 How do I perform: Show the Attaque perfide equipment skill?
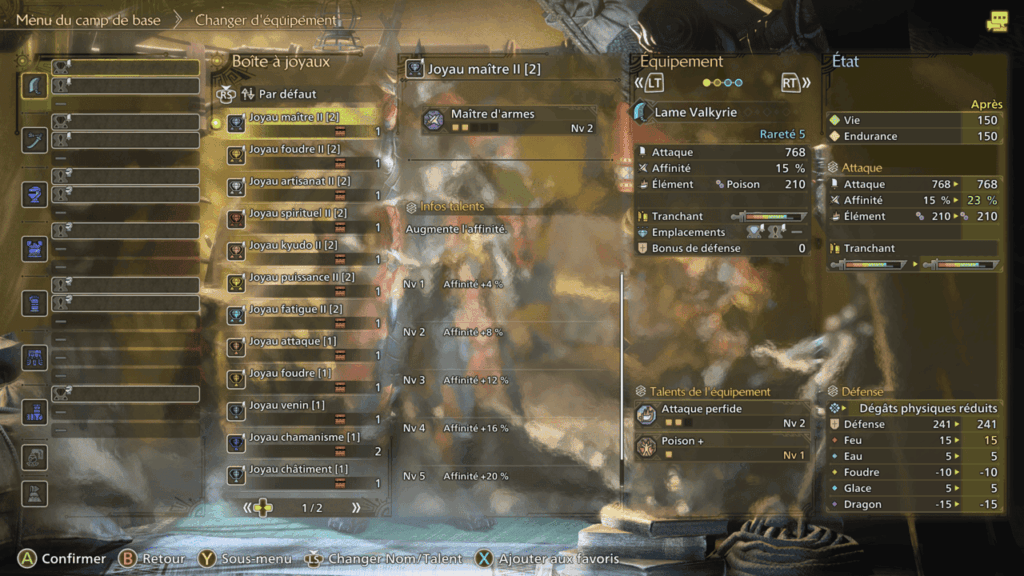720,415
